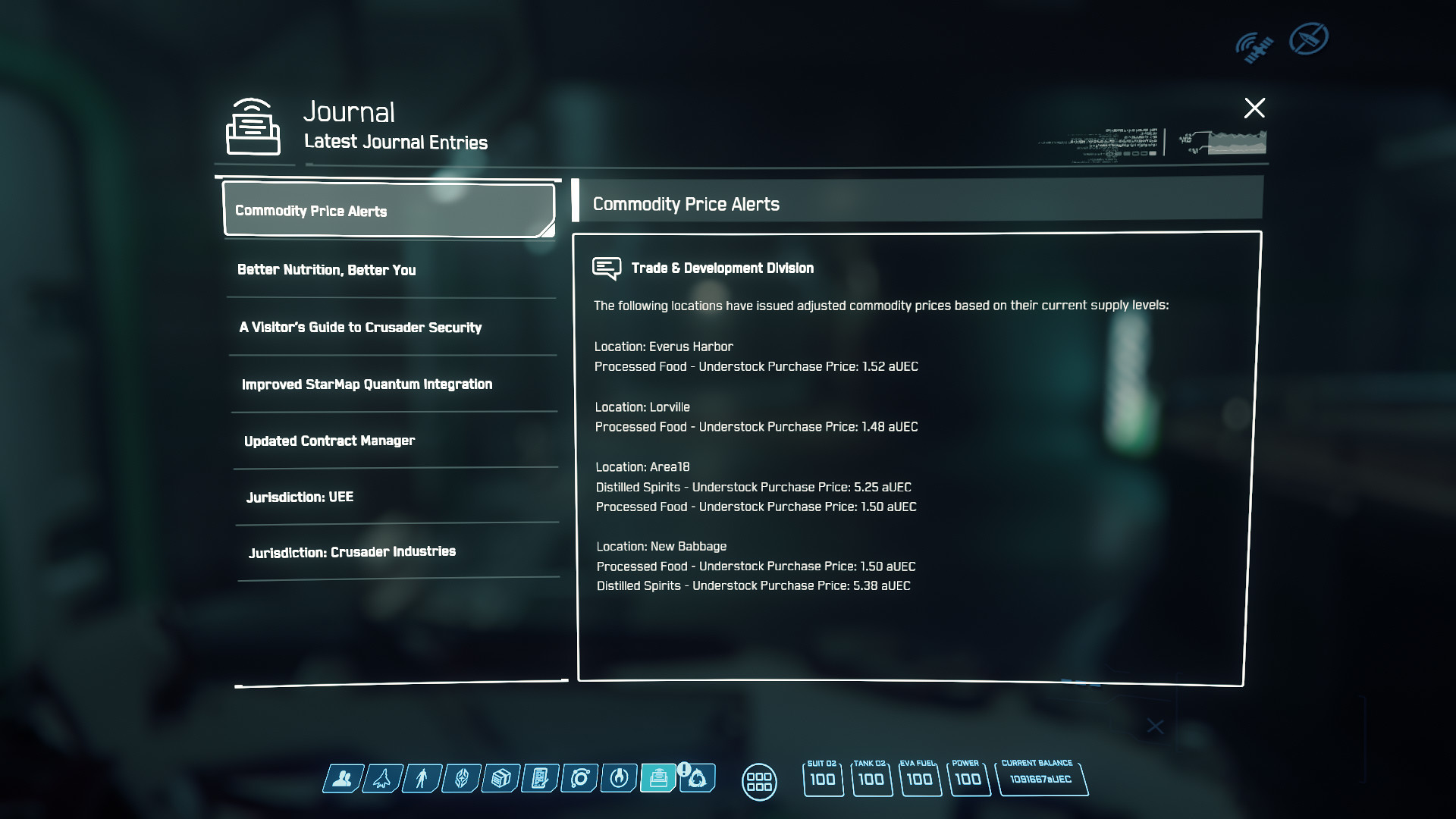
Task: Close the Journal window
Action: (x=1254, y=108)
